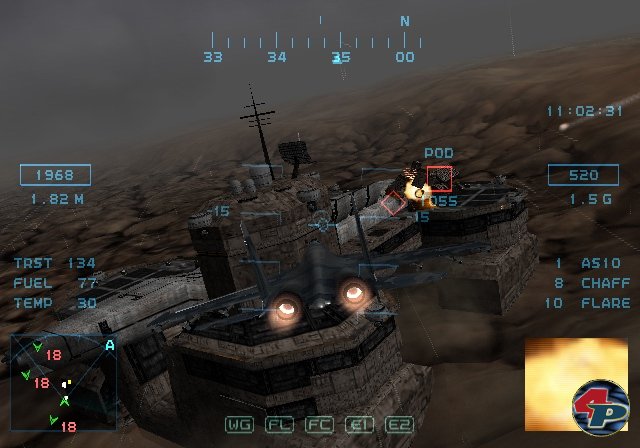640x448 pixels.
Task: Select the E2 engine indicator
Action: [398, 425]
